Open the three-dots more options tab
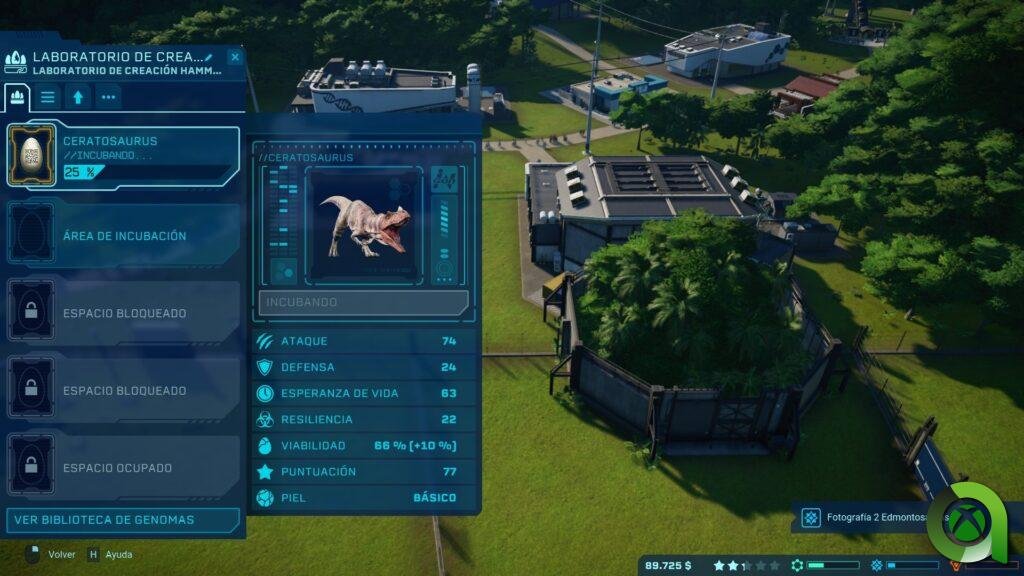 (x=107, y=97)
